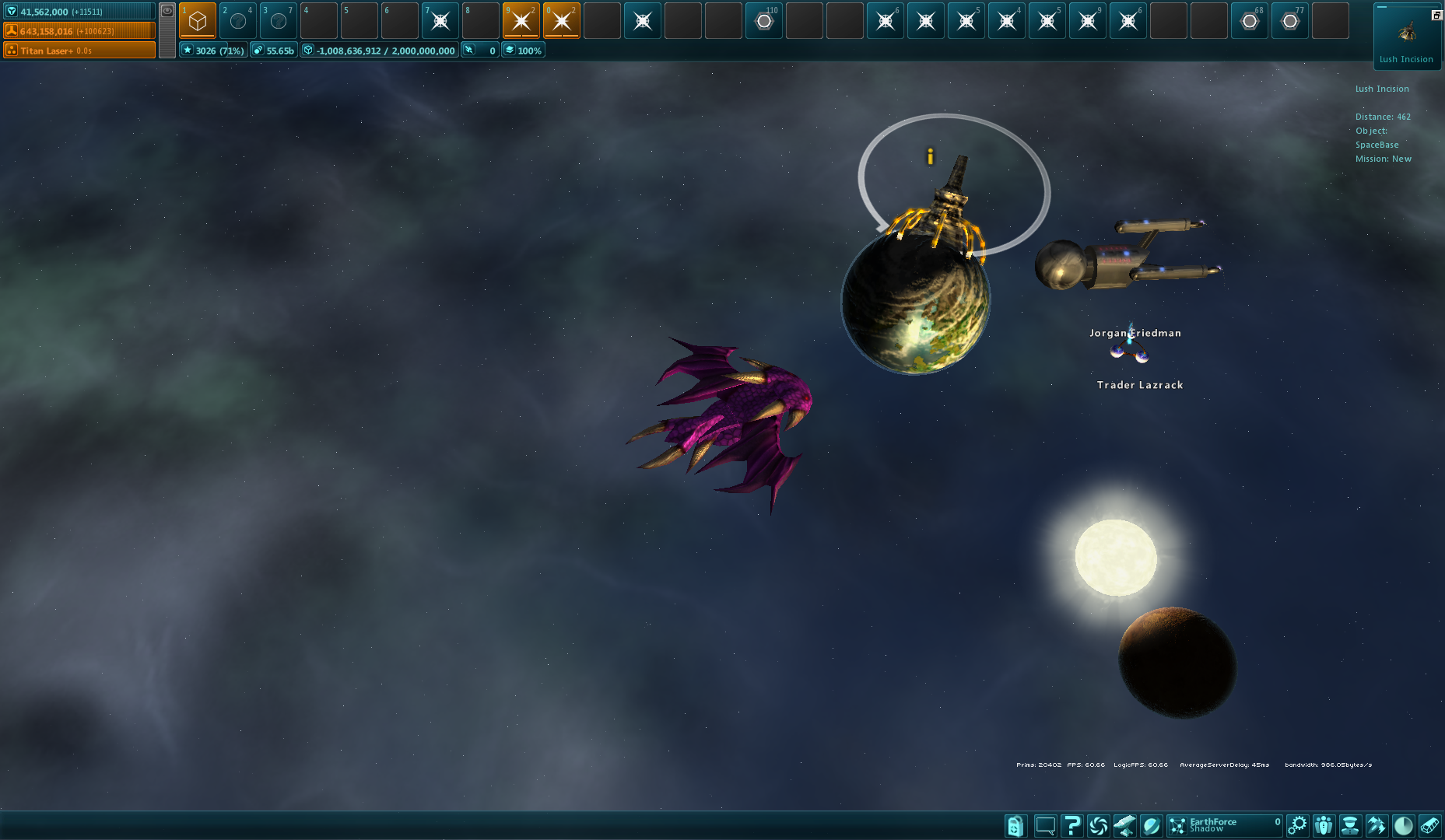Open the shopping bag store
The height and width of the screenshot is (840, 1445).
coord(1015,825)
